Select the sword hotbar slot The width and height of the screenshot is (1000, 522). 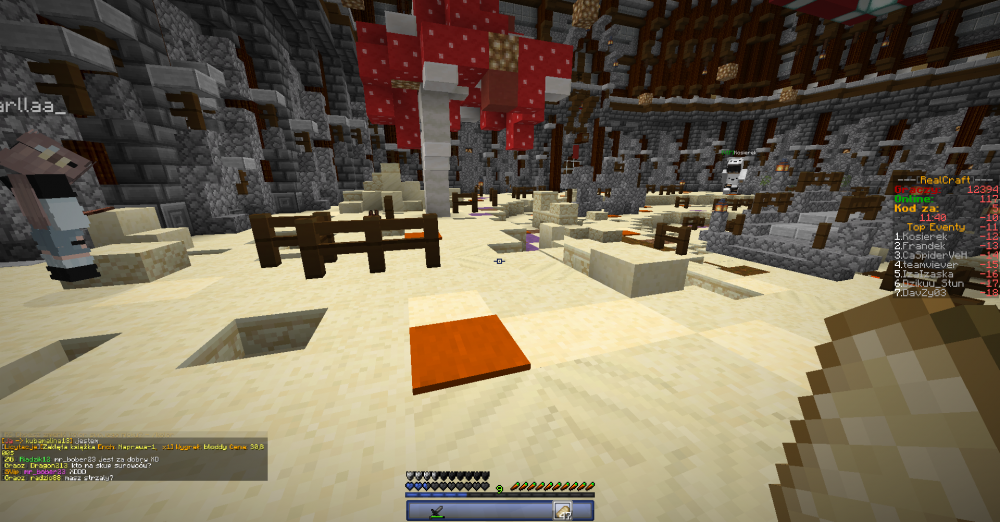coord(436,511)
